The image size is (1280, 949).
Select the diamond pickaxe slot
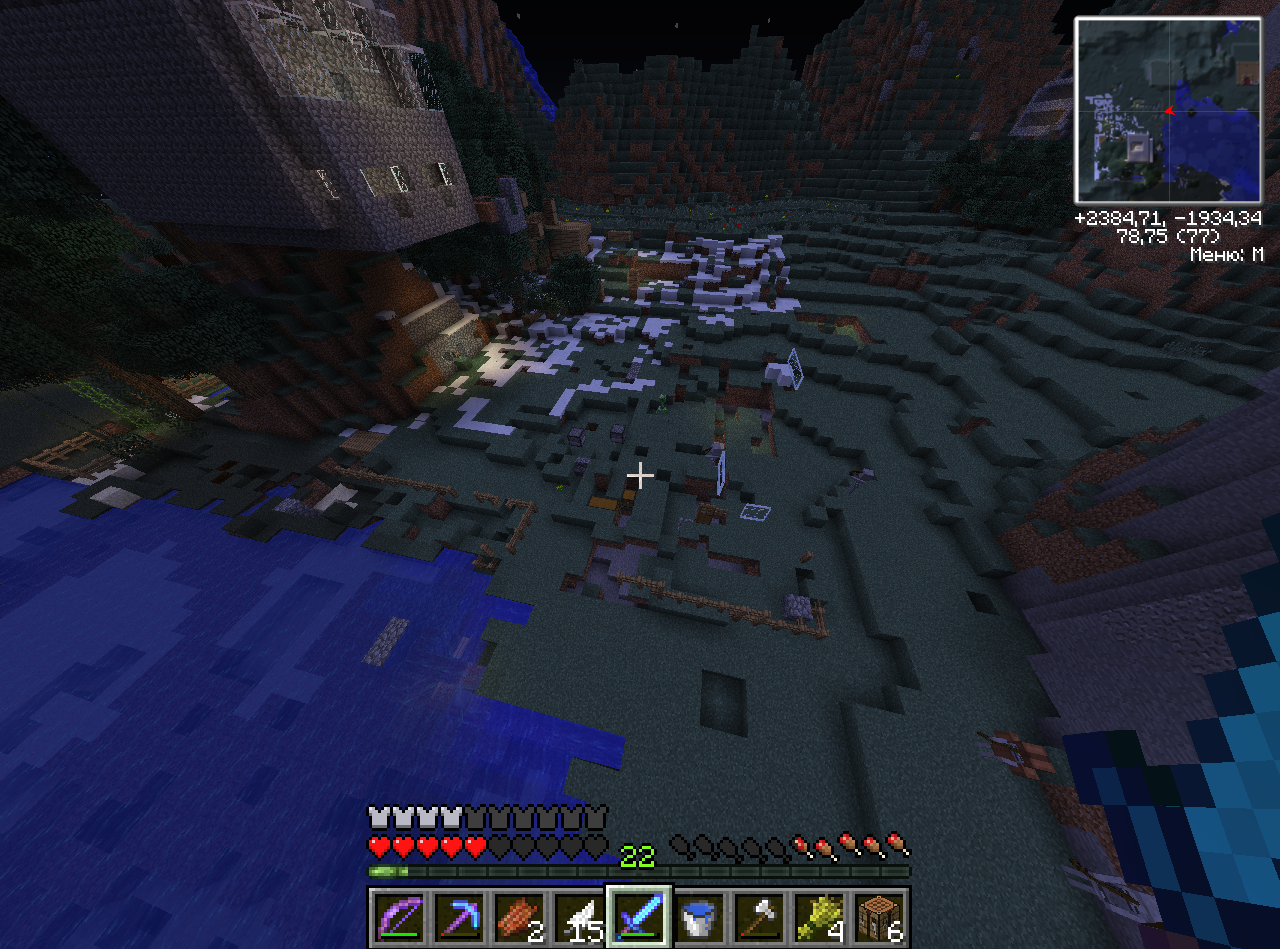459,916
